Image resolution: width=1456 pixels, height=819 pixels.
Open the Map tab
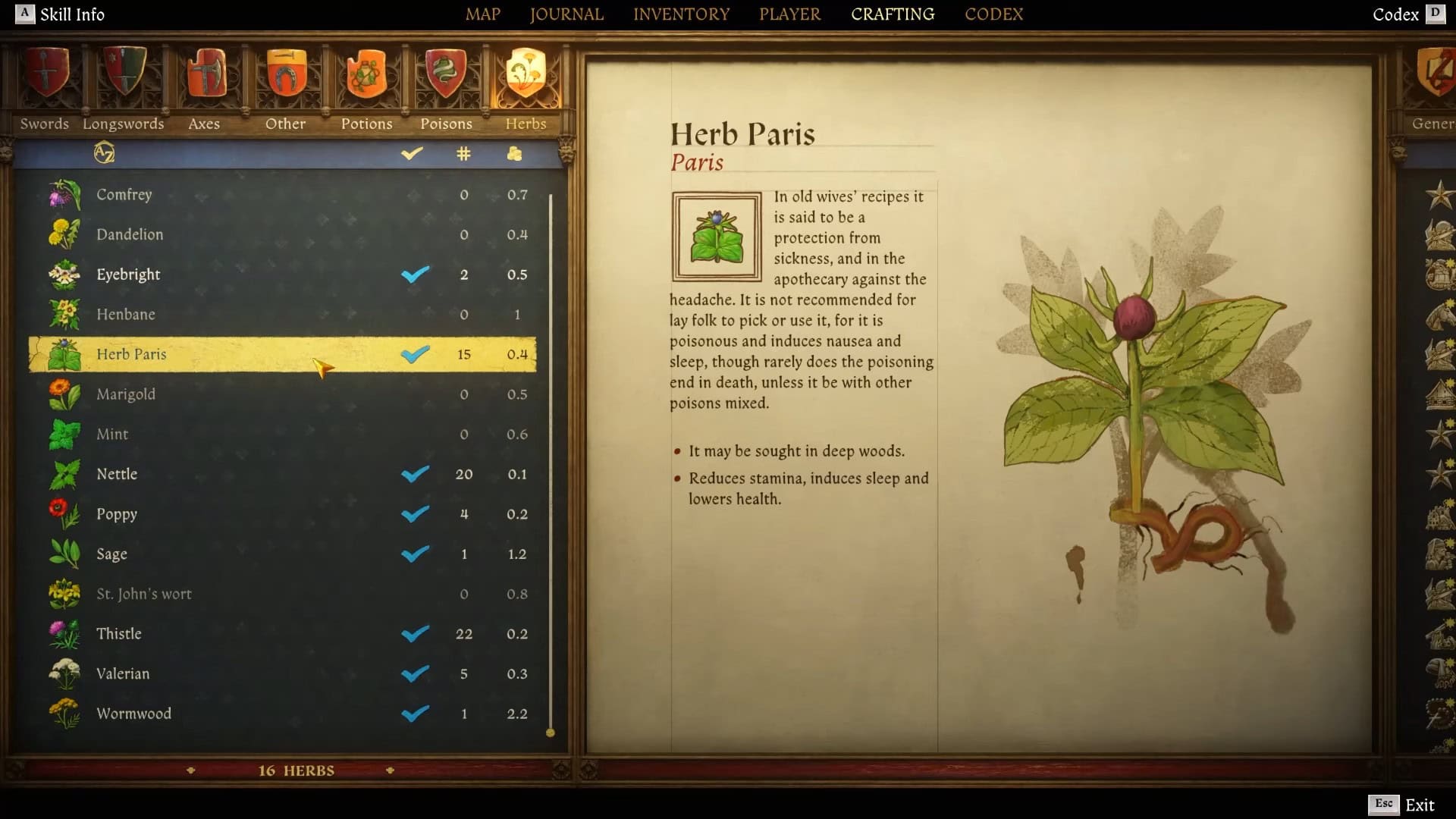[x=482, y=14]
